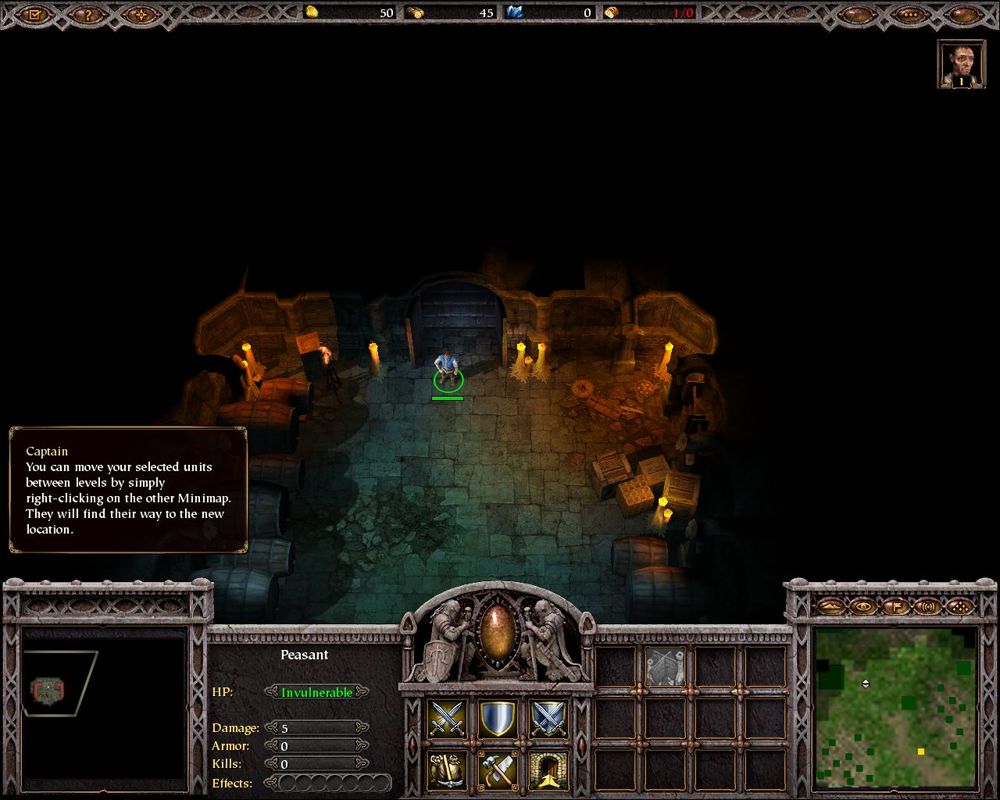
Task: Click the minimap flag button
Action: (895, 606)
